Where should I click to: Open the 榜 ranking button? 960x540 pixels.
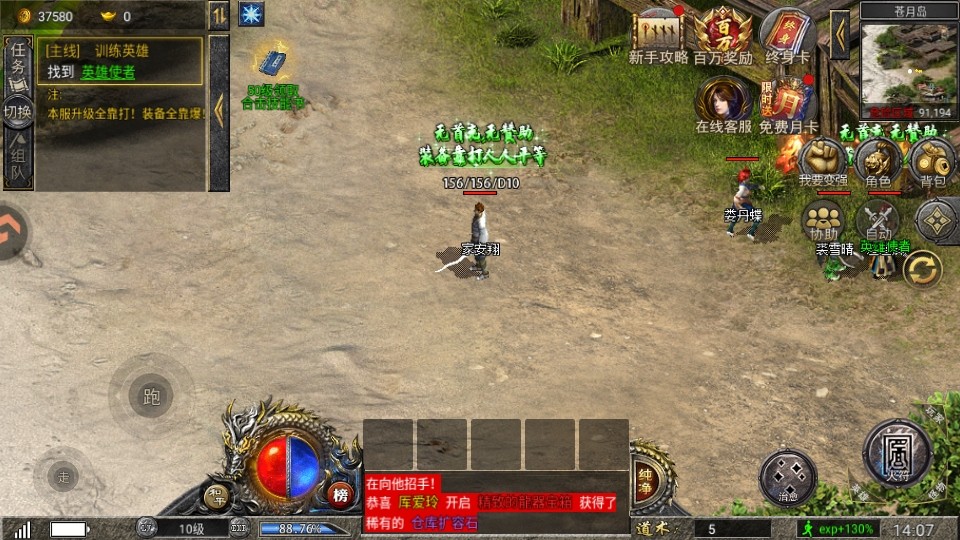pos(341,494)
